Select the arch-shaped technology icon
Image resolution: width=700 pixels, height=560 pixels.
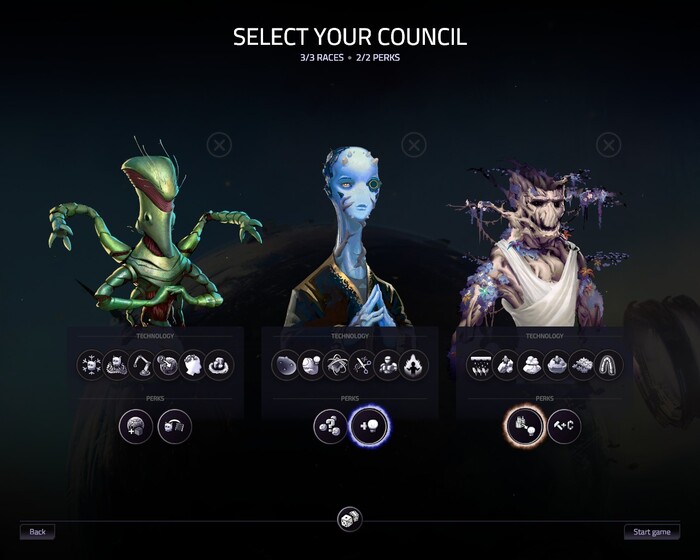tap(609, 365)
